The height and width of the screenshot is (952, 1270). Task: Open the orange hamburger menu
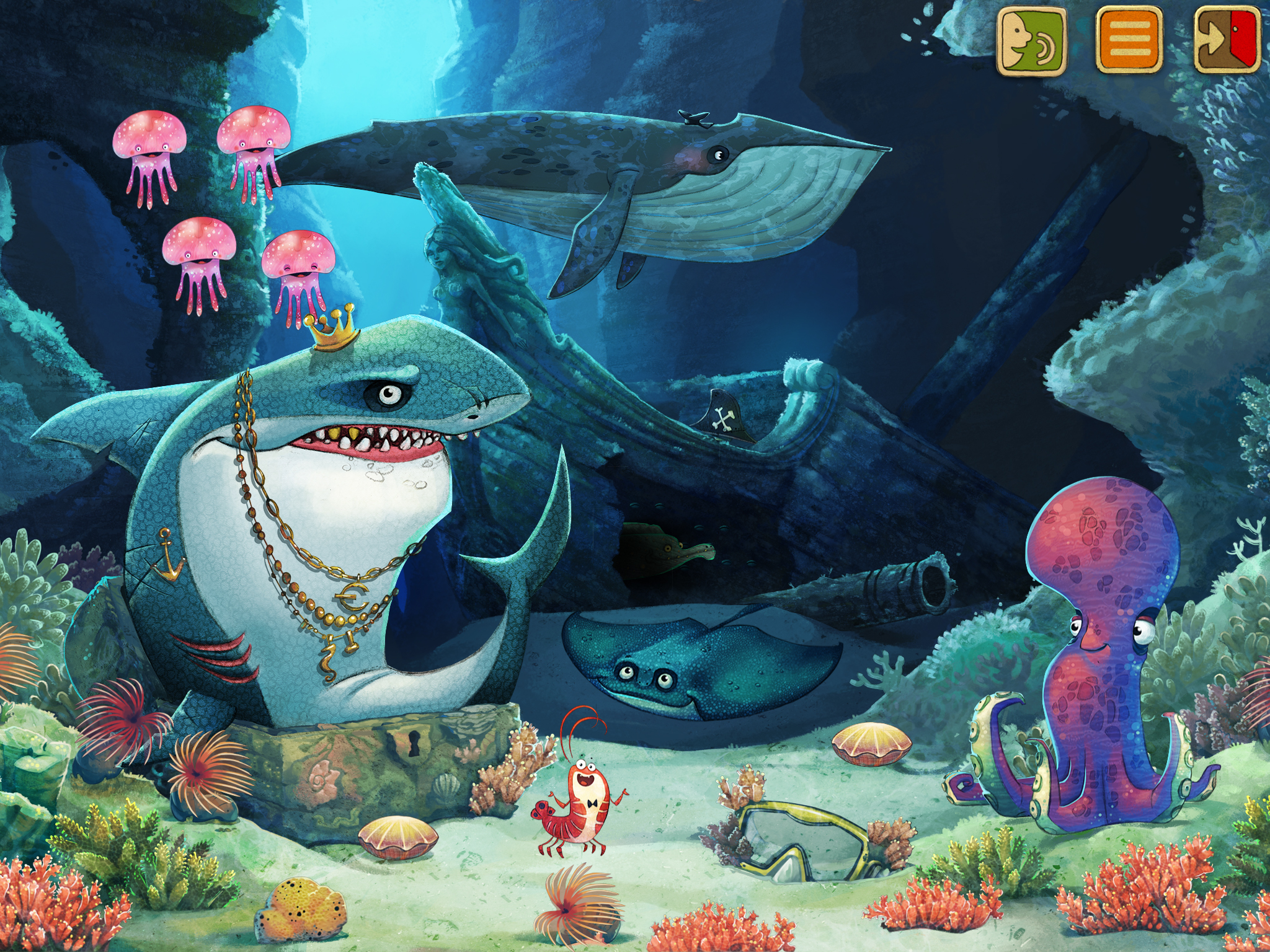click(x=1129, y=41)
